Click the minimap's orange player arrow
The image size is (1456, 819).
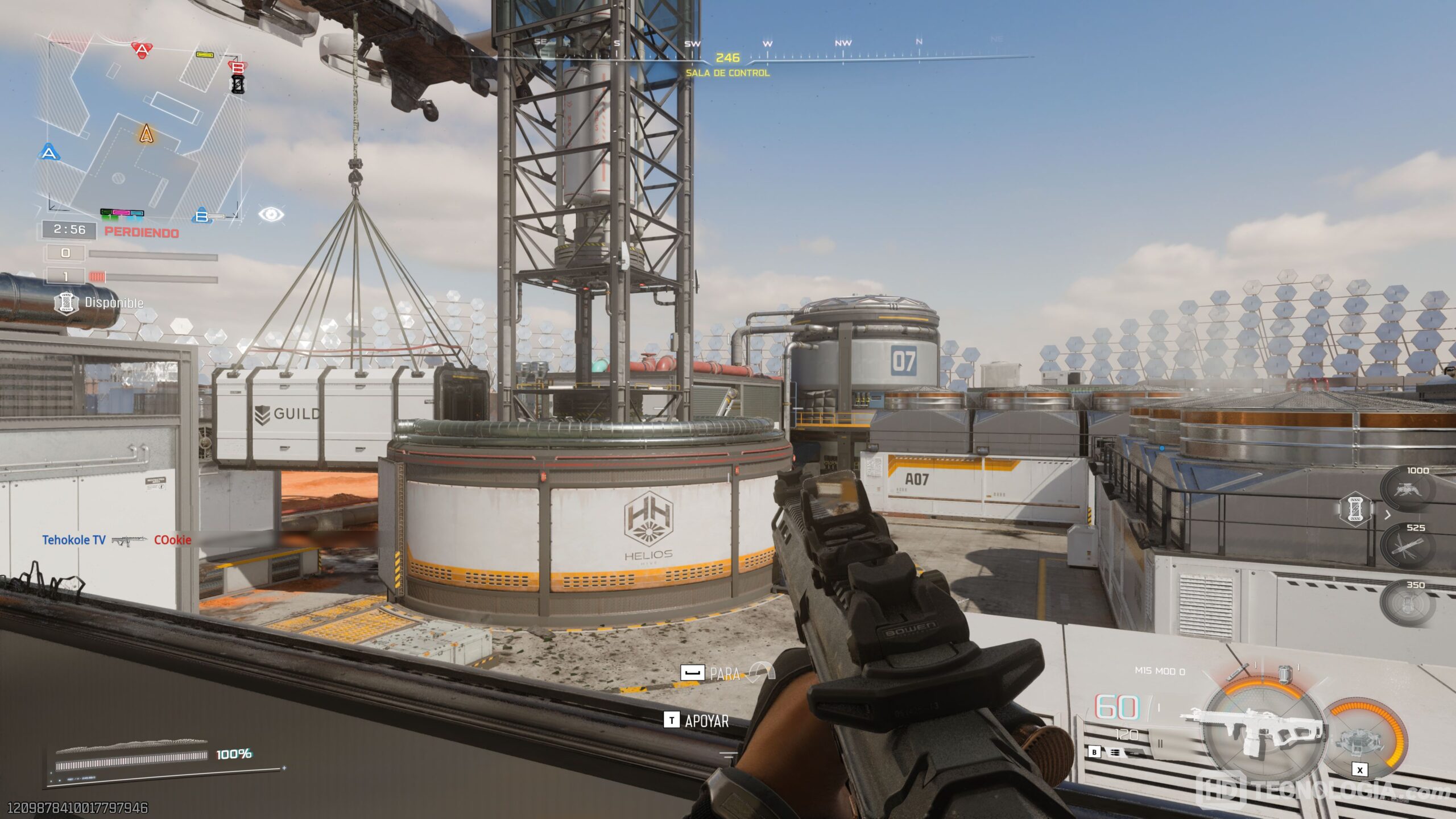[x=146, y=134]
